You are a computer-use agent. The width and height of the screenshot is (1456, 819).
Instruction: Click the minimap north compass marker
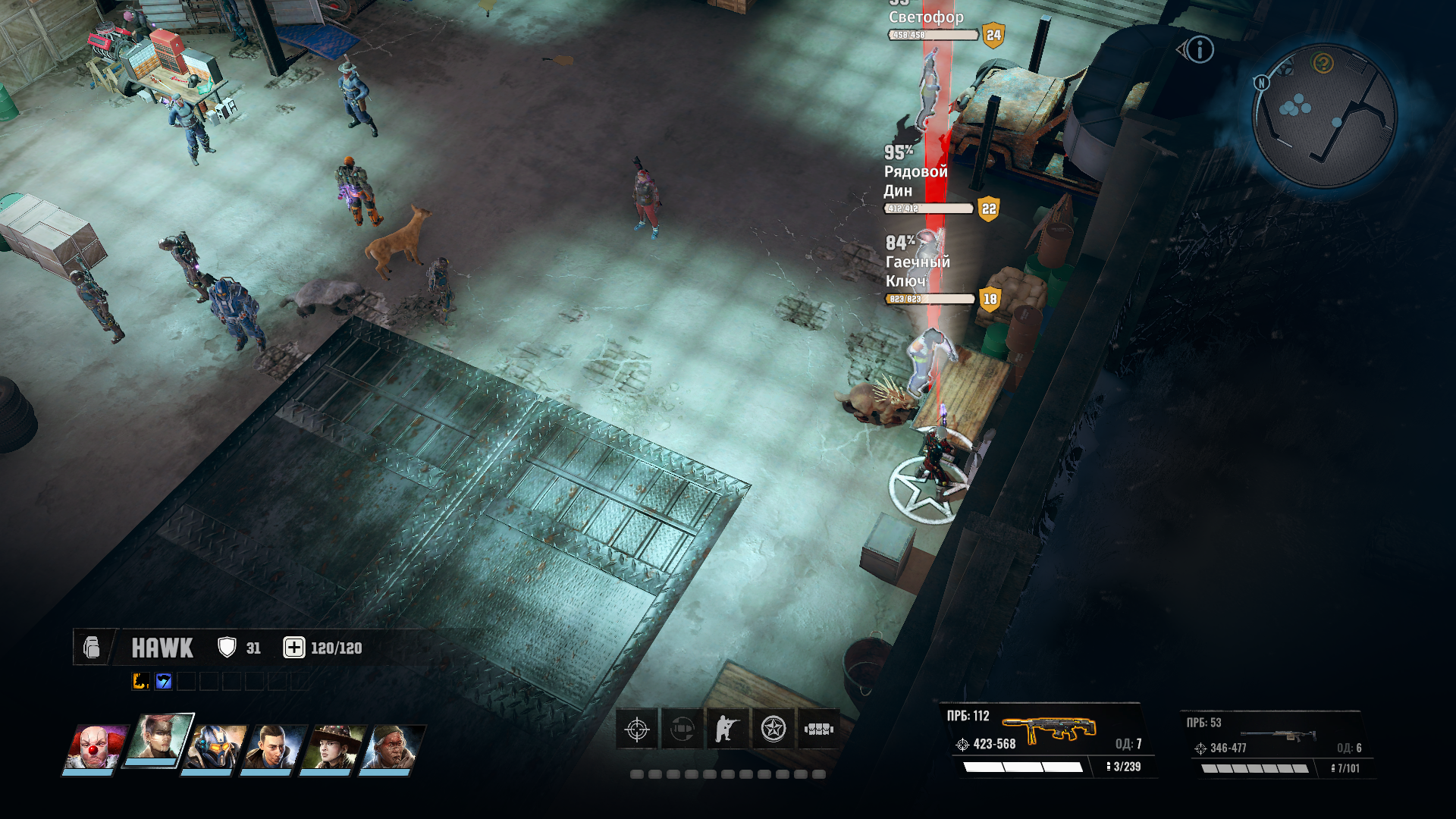1261,83
